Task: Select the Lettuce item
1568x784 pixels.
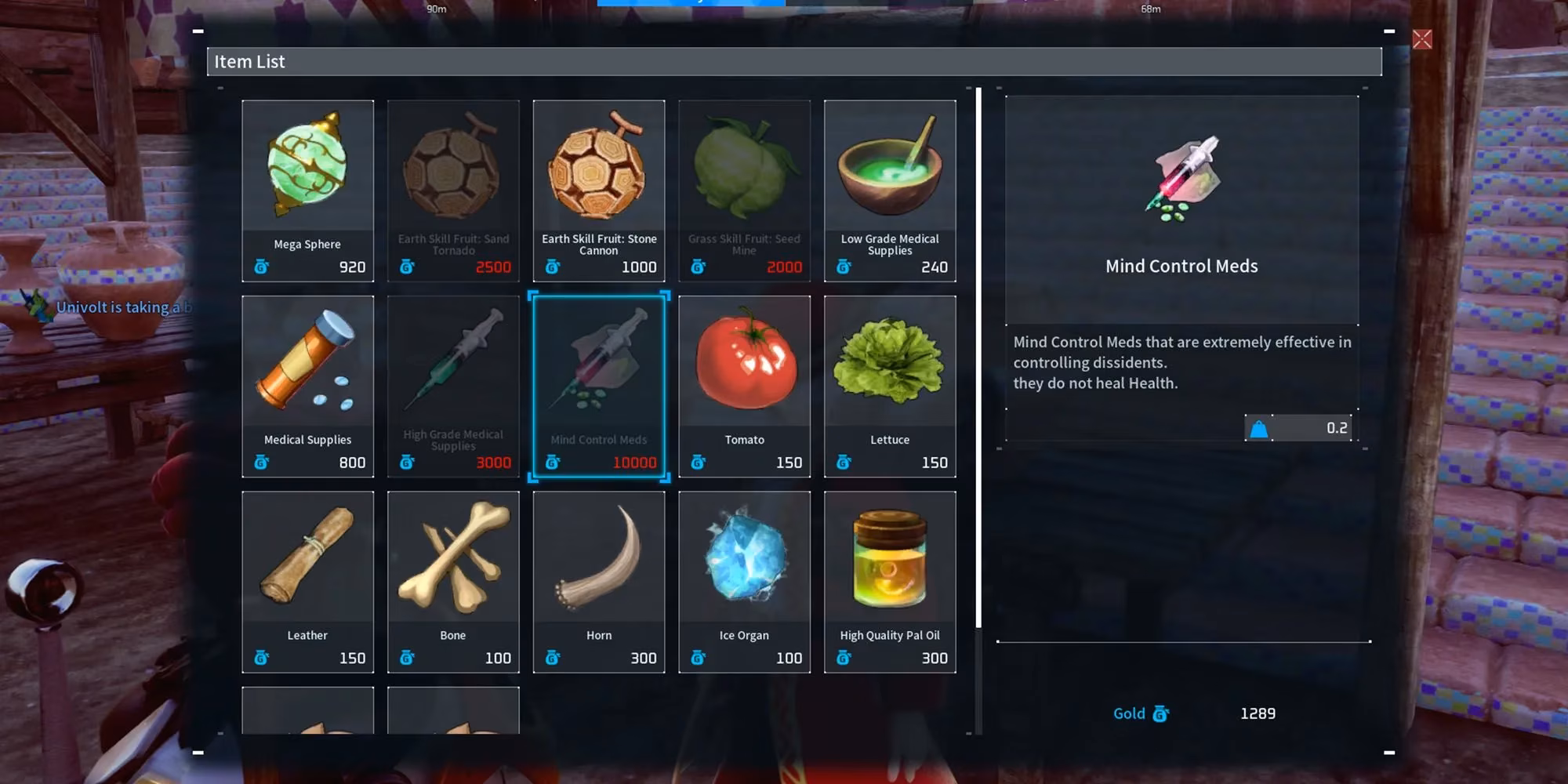Action: [890, 386]
